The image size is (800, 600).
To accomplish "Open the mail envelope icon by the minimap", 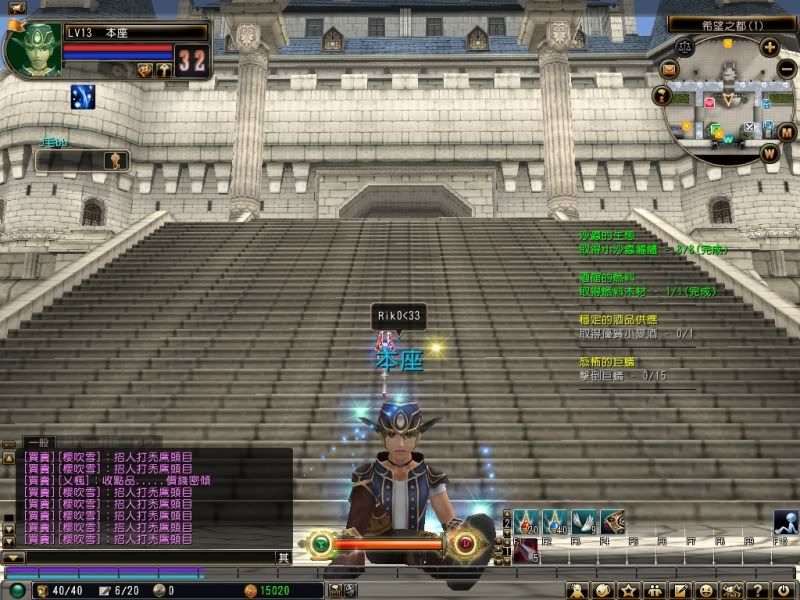I will tap(669, 68).
